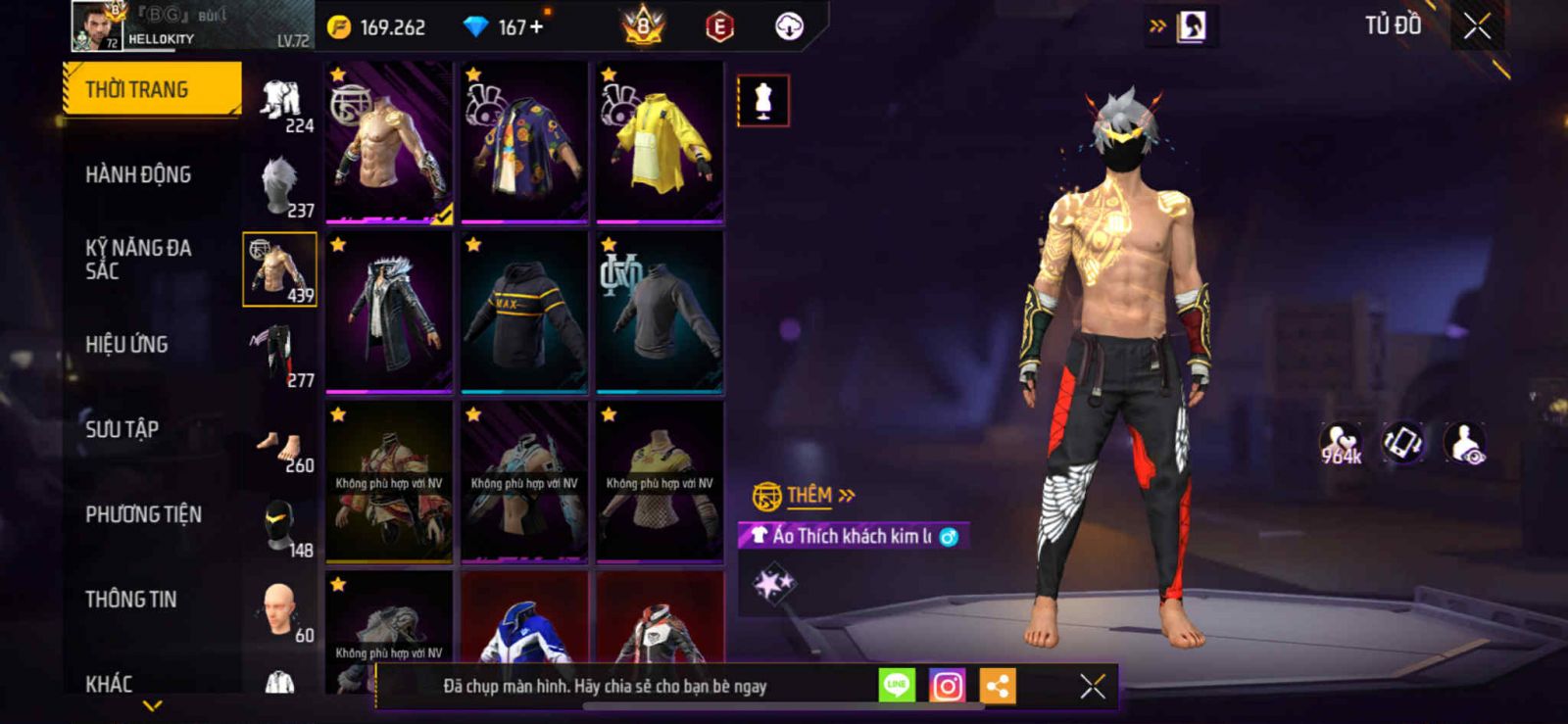Switch to the PHƯƠNG TIỆN tab

143,514
